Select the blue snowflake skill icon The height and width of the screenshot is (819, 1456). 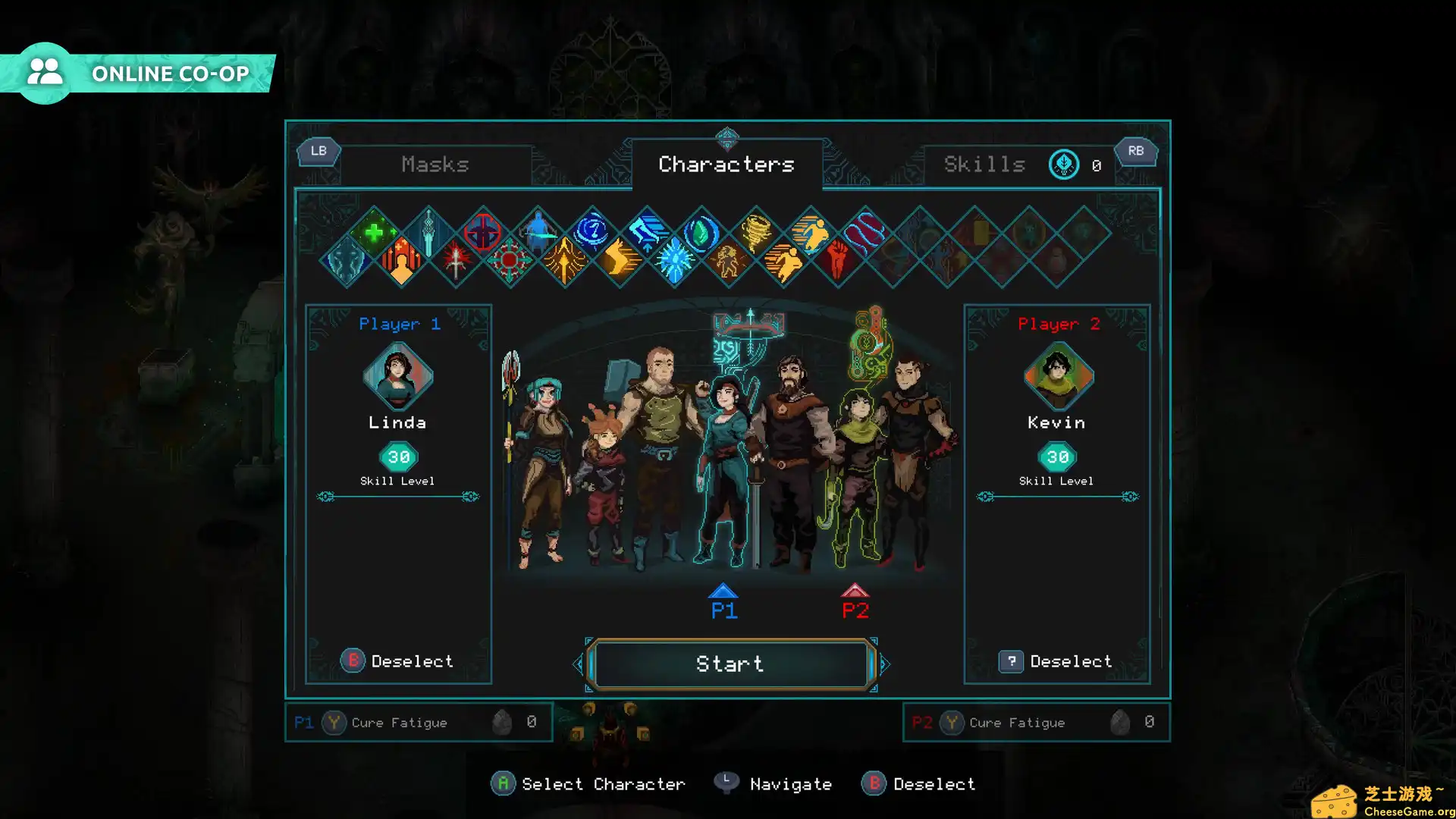(676, 260)
